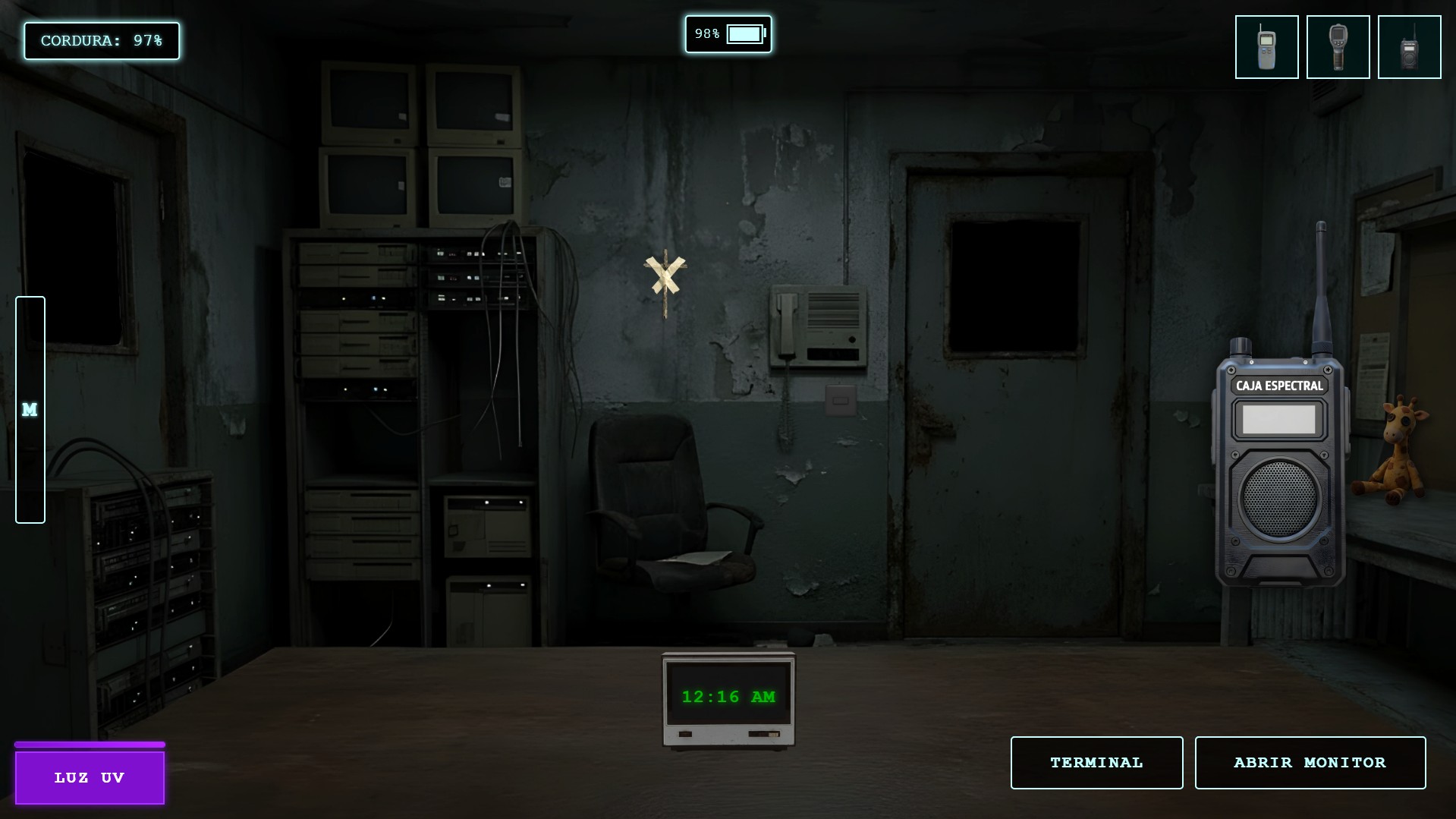Open the M side panel tab

pyautogui.click(x=30, y=410)
